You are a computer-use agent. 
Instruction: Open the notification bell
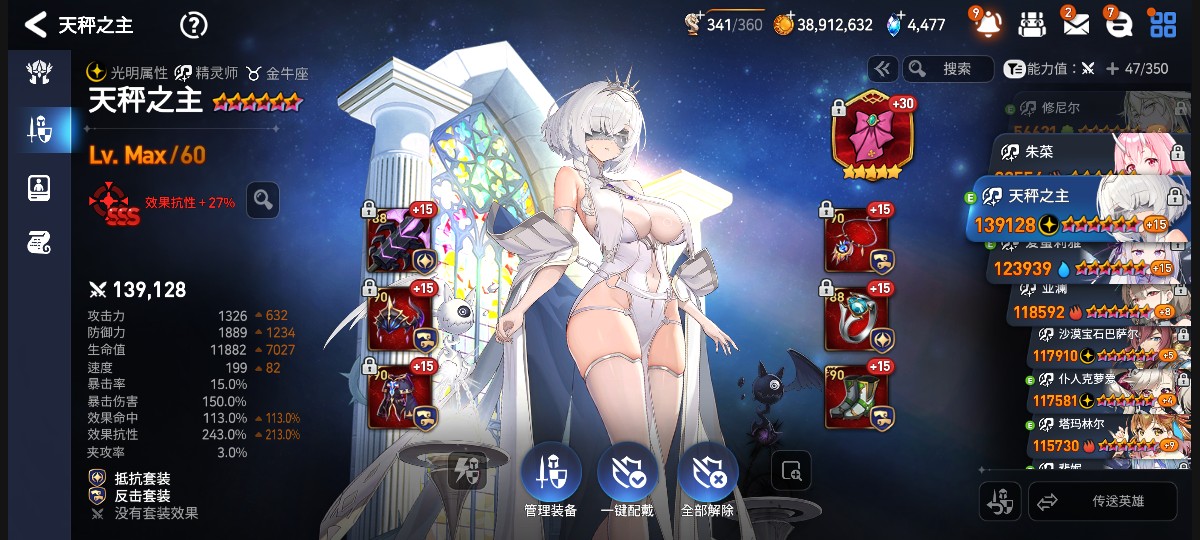987,24
